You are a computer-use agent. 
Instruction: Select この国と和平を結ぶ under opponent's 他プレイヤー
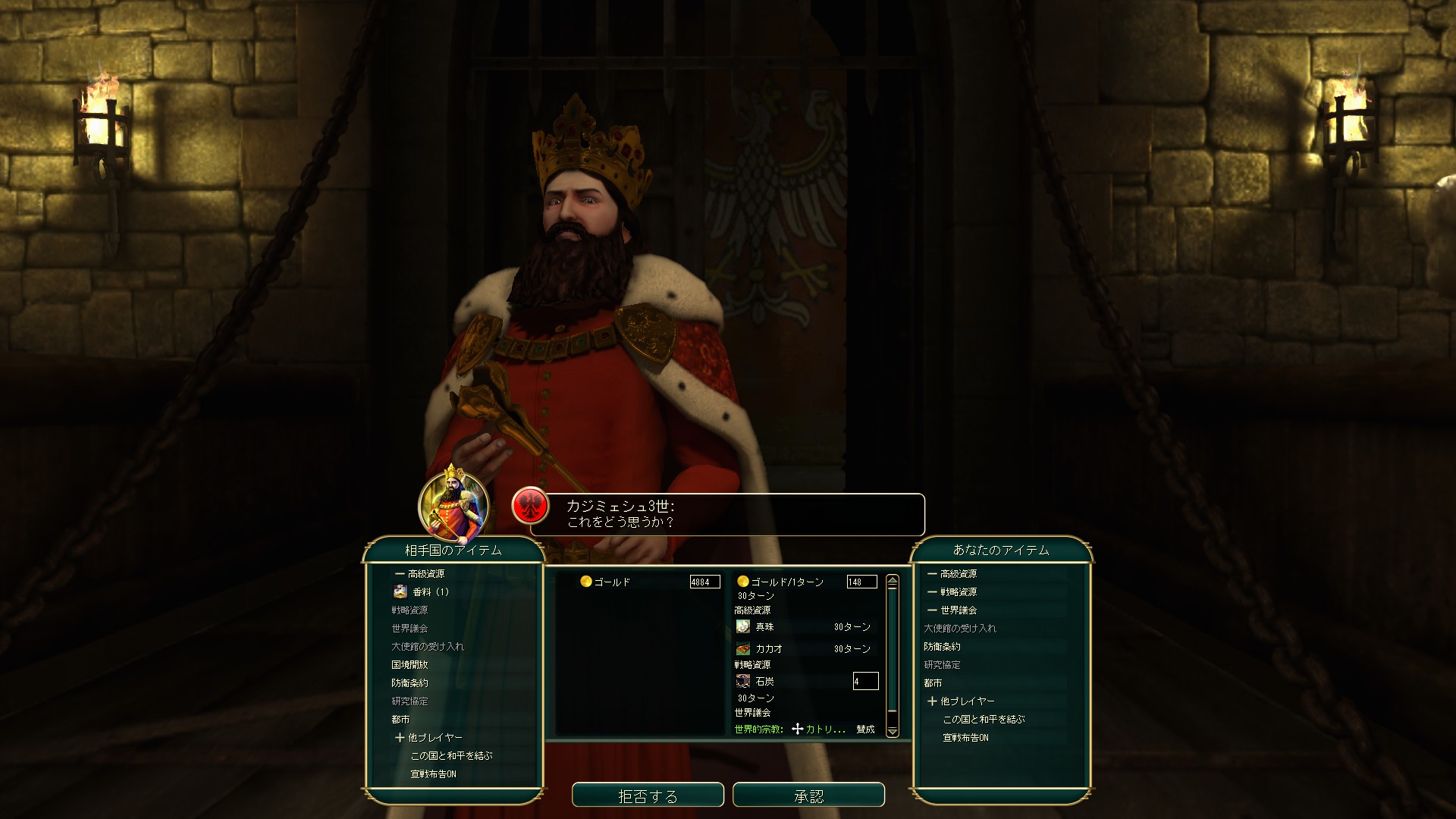(451, 756)
